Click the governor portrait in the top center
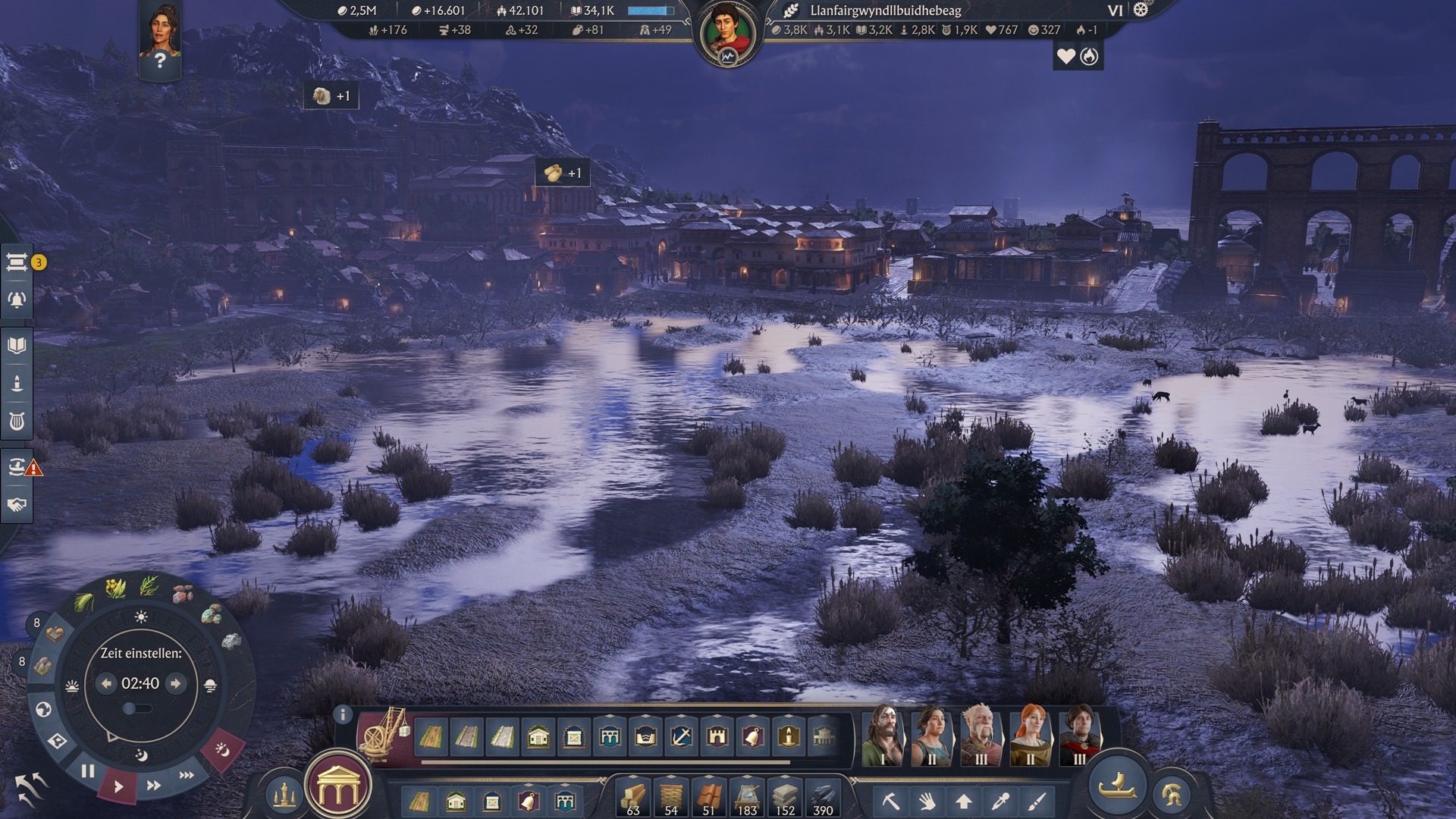The width and height of the screenshot is (1456, 819). [x=727, y=35]
